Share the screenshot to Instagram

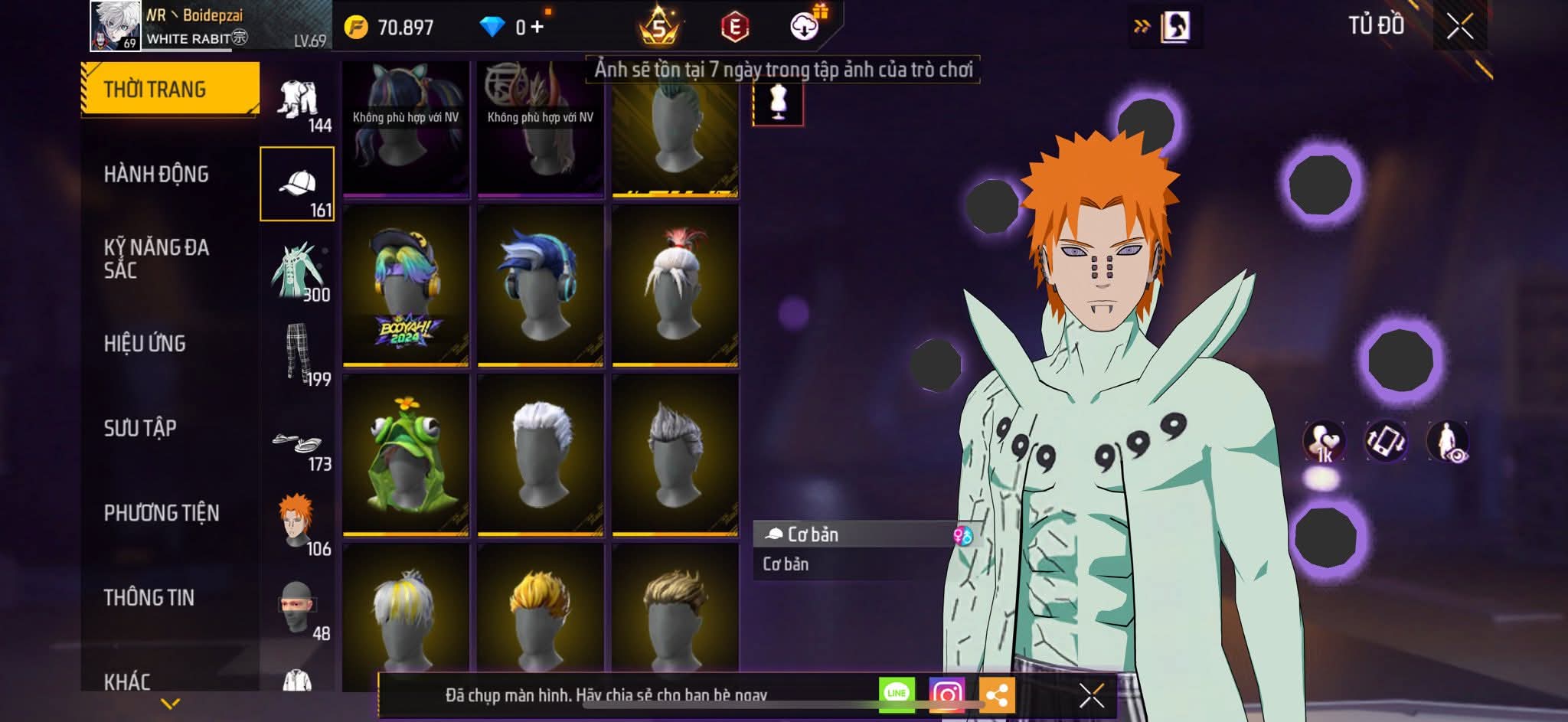coord(946,694)
